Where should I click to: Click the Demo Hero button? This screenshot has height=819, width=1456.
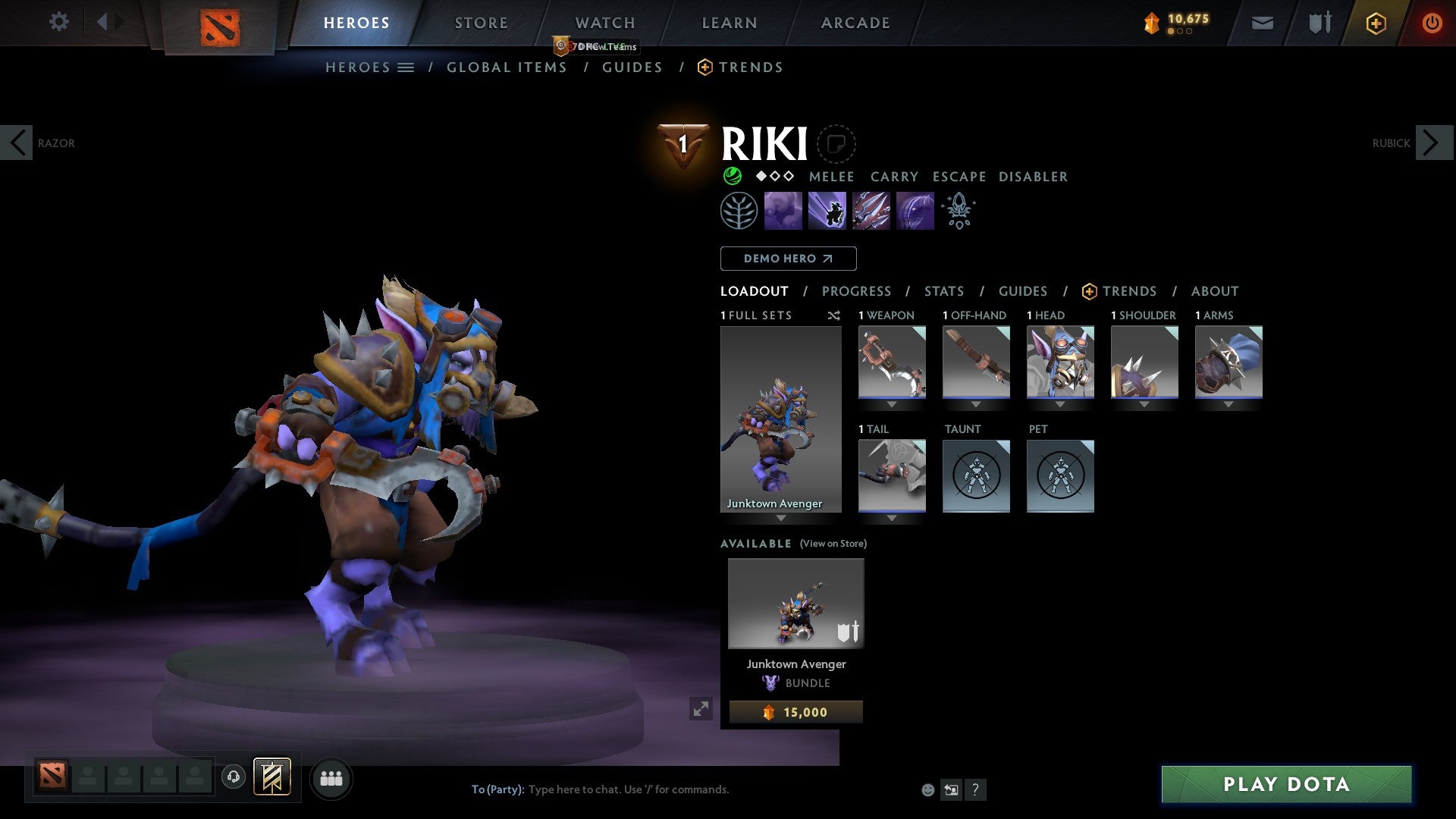coord(787,259)
